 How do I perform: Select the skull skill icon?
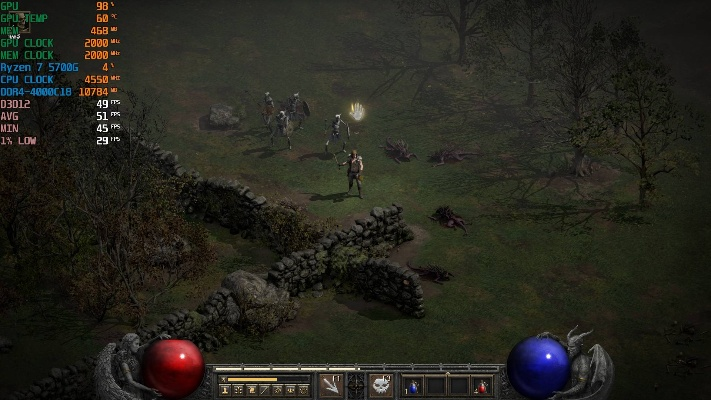point(381,385)
